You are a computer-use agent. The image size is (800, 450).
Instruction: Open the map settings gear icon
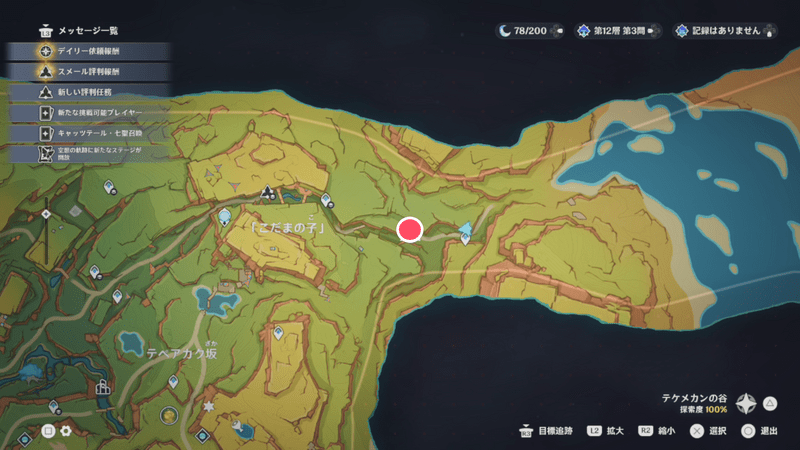pyautogui.click(x=66, y=431)
